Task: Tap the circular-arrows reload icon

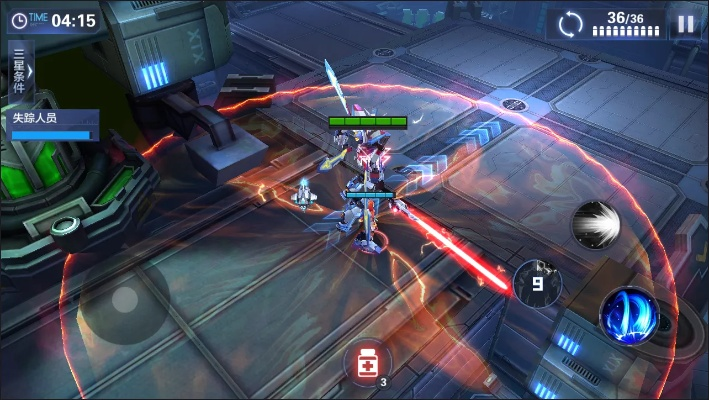Action: point(570,23)
